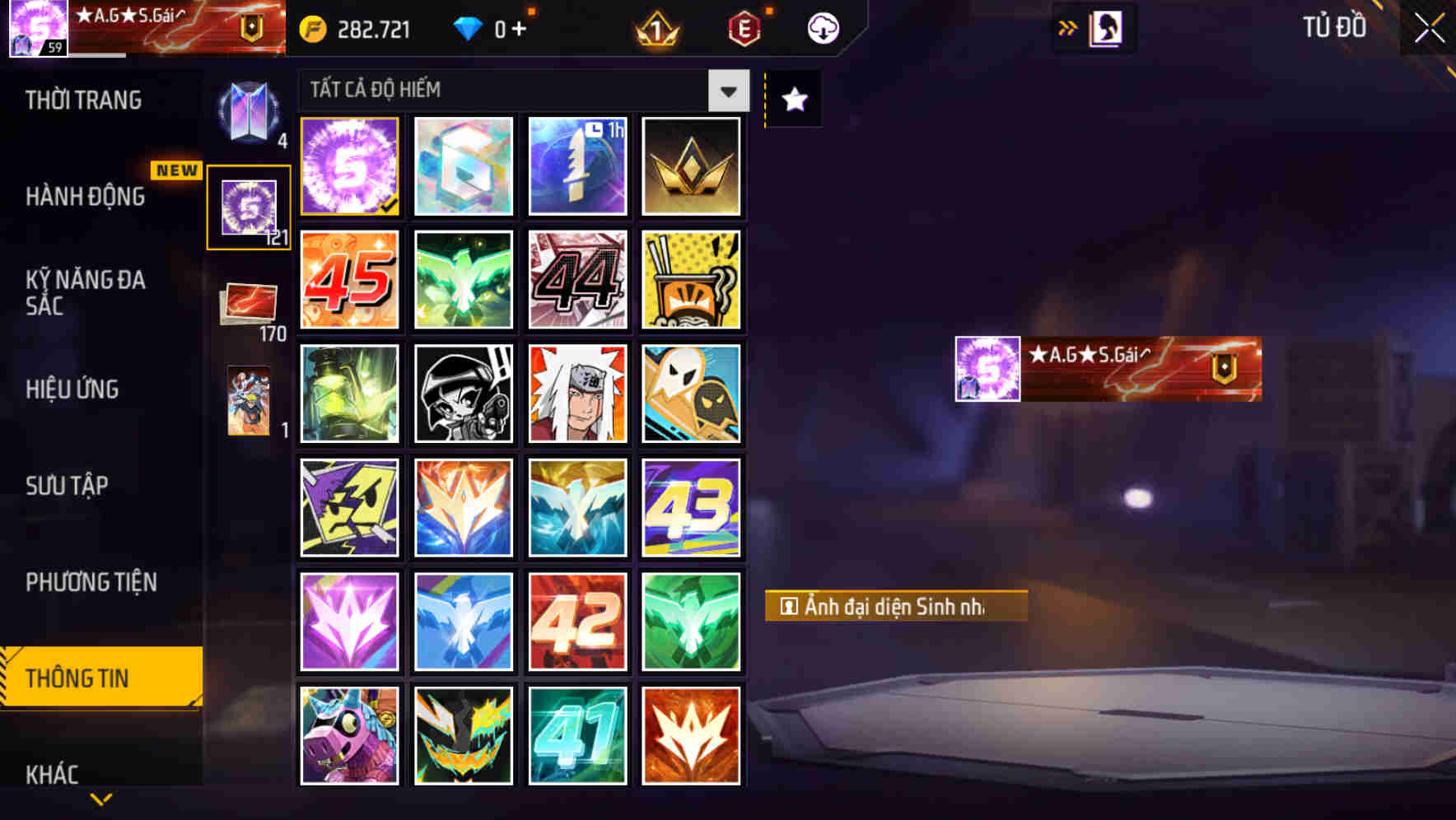Image resolution: width=1456 pixels, height=820 pixels.
Task: Enable the golden crown avatar
Action: [x=692, y=166]
